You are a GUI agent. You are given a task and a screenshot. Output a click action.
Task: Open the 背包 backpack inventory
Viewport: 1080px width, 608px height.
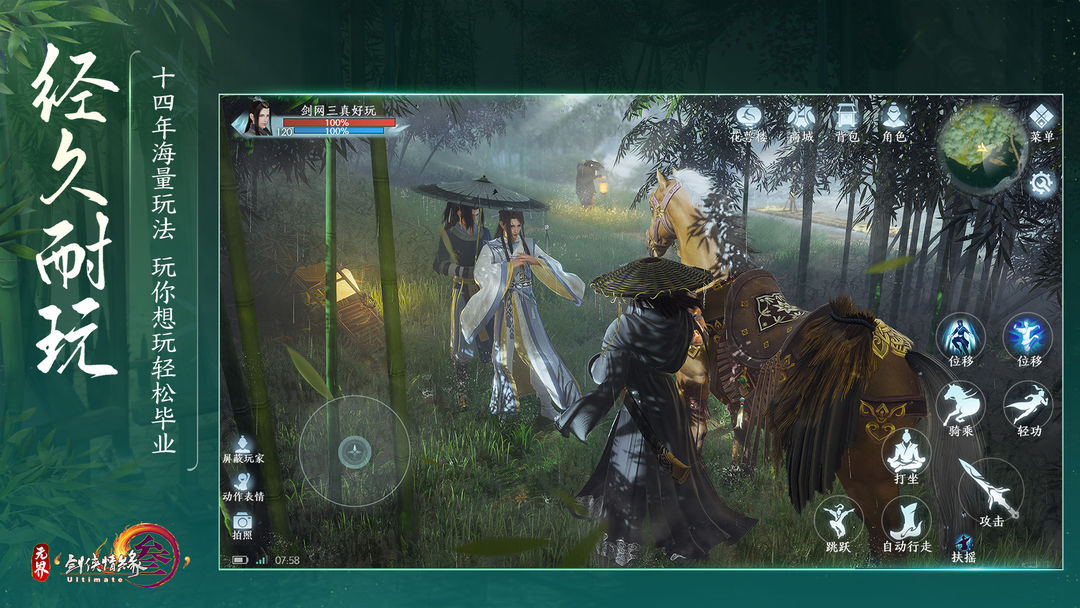coord(847,118)
